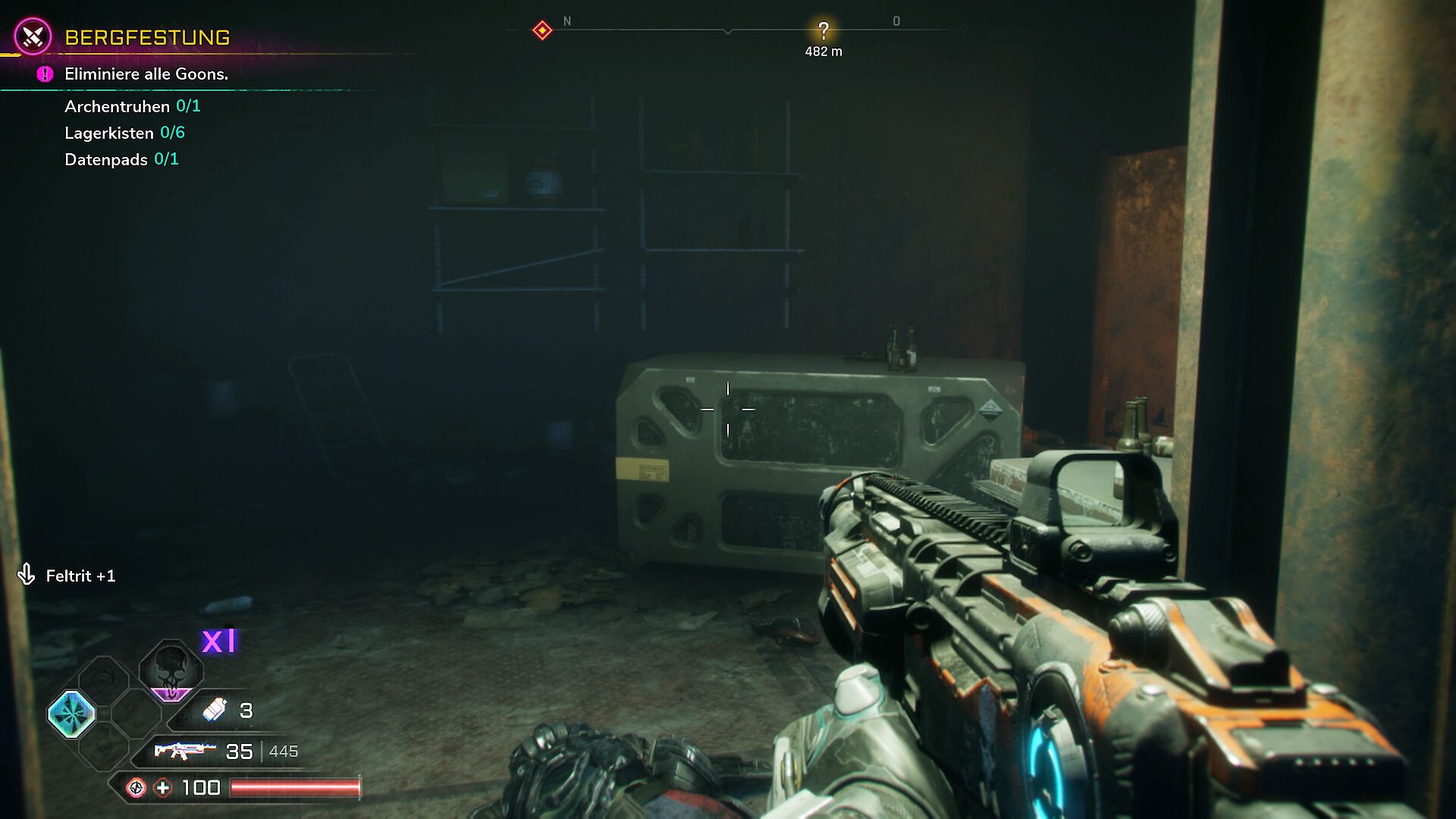
Task: Select the 'Eliminiere alle Goons' objective
Action: pos(146,74)
